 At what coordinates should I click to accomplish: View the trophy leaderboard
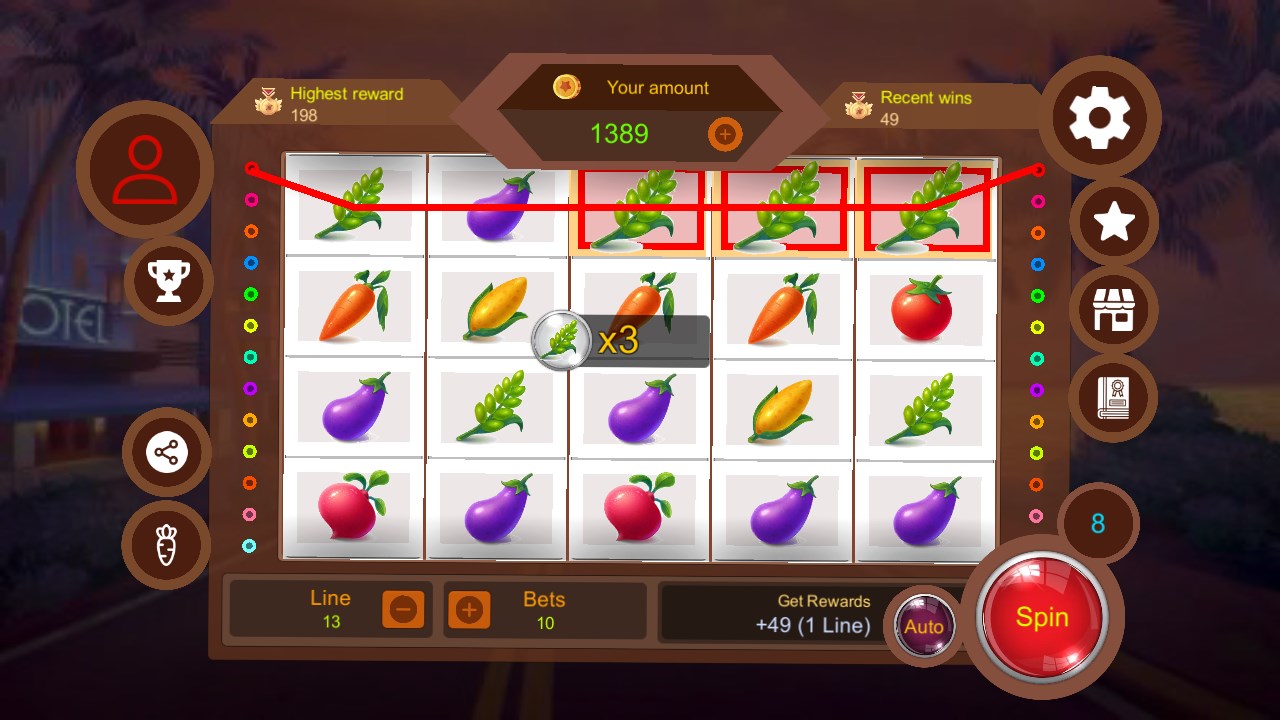point(168,281)
